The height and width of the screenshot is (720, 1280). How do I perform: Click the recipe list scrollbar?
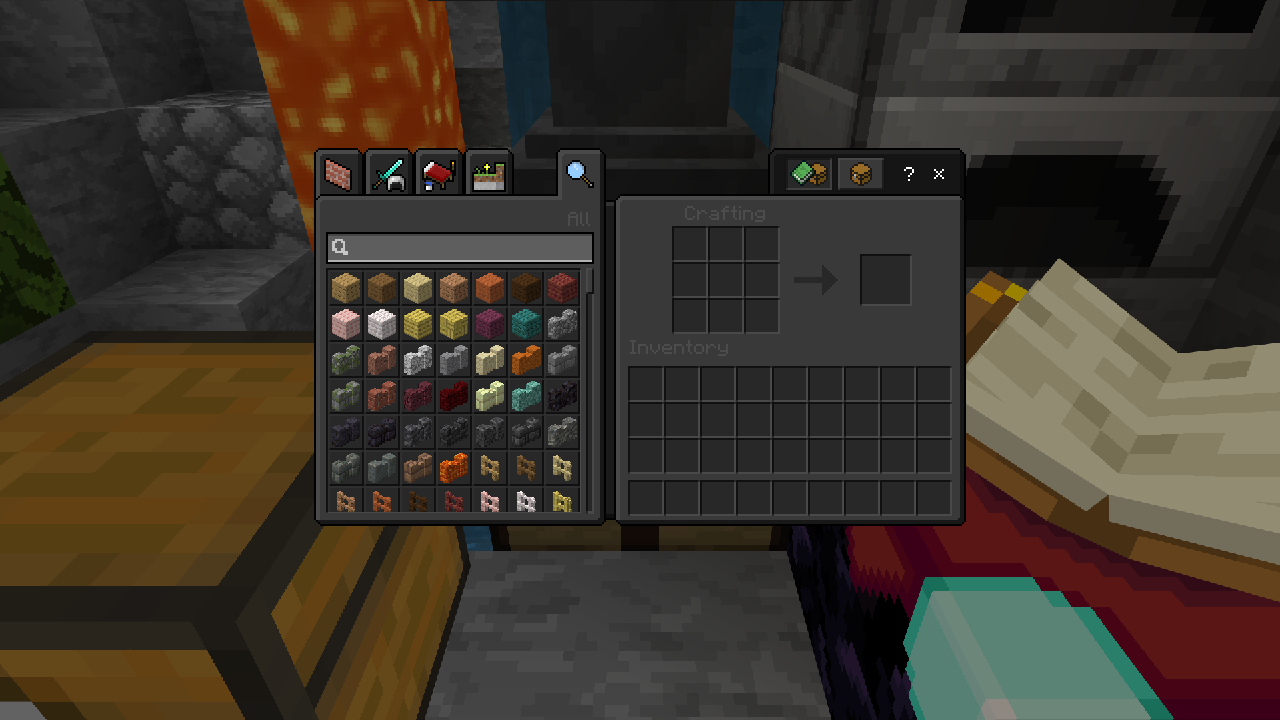click(x=591, y=281)
